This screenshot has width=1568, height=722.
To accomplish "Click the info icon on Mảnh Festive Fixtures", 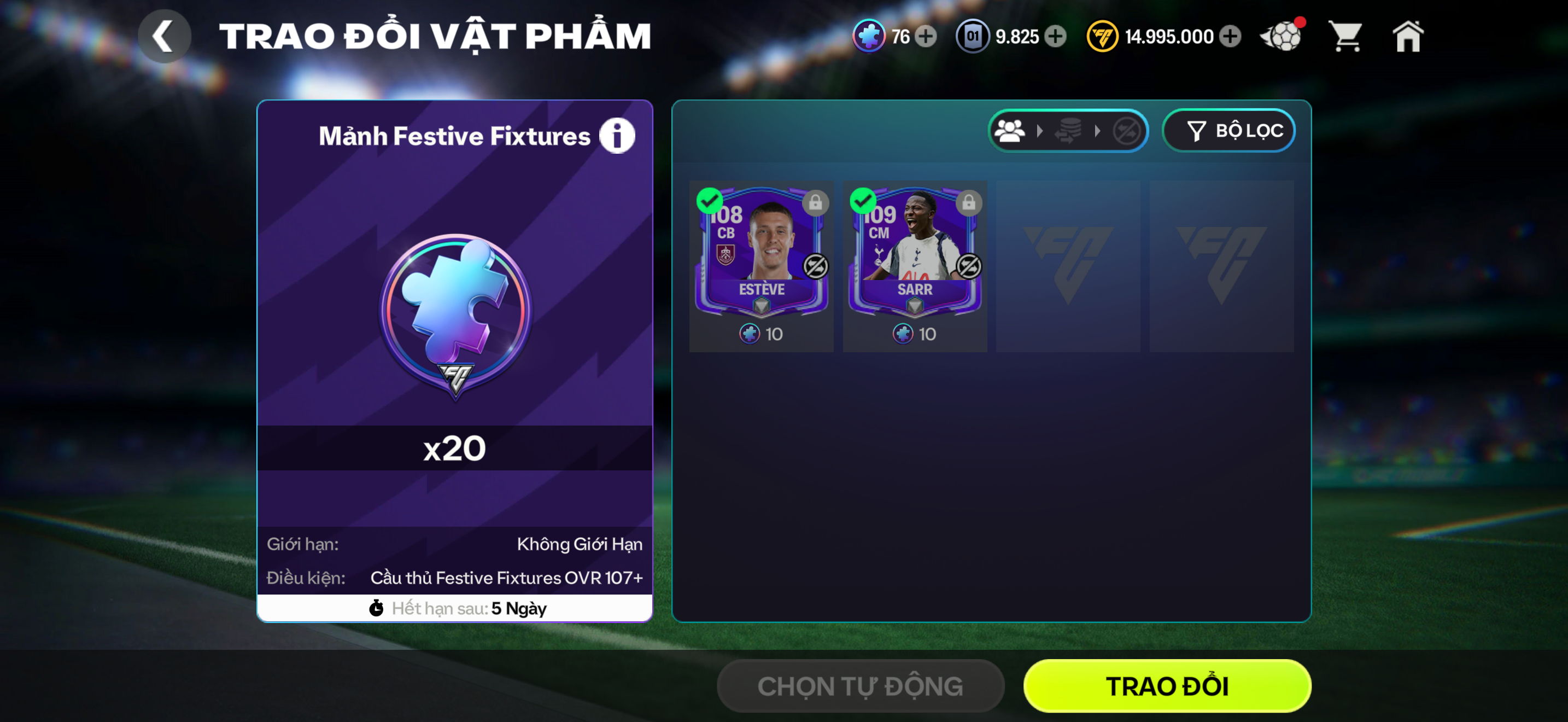I will (x=617, y=135).
